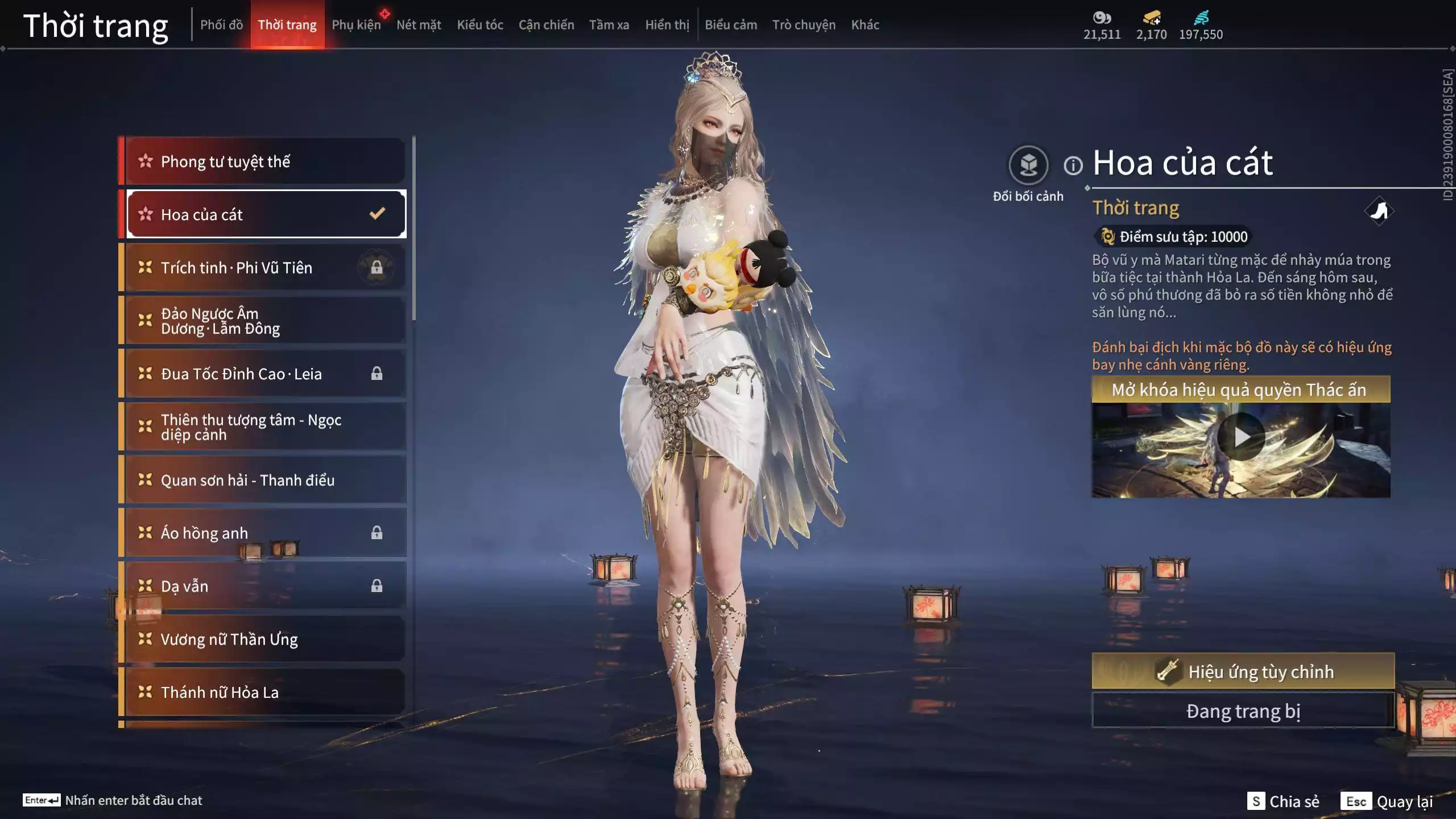The image size is (1456, 819).
Task: Switch to the Phối đồ tab
Action: click(221, 25)
